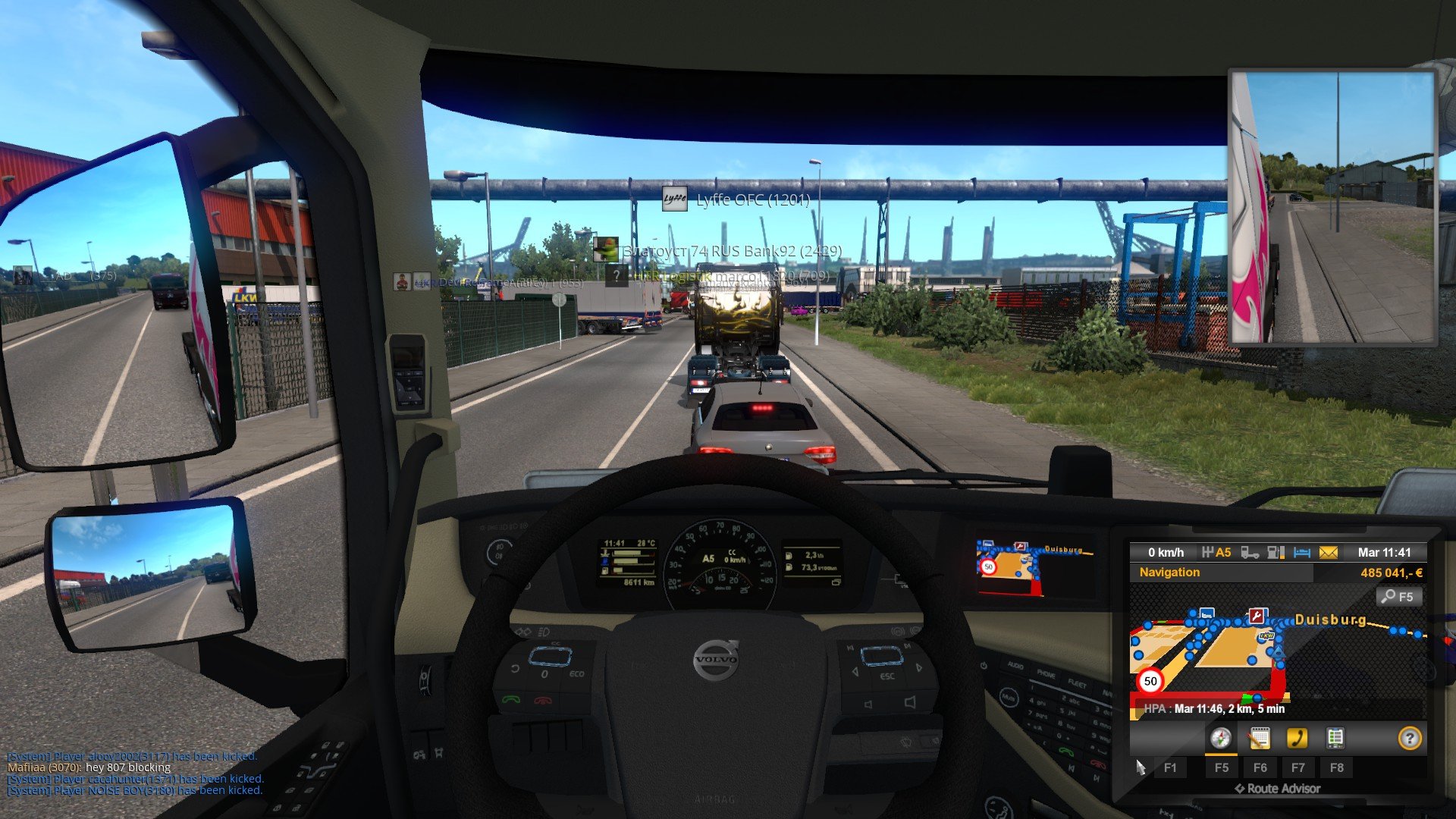Select the repair shop marker on map
This screenshot has height=819, width=1456.
tap(1257, 615)
